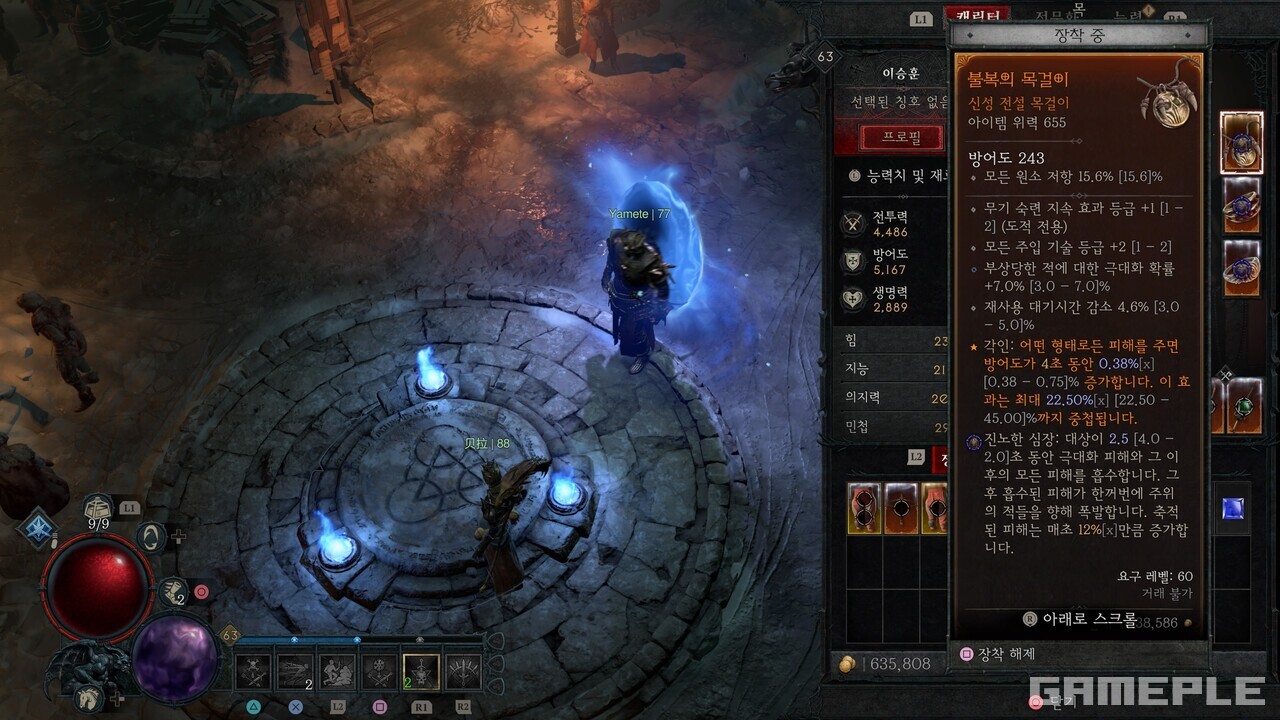The height and width of the screenshot is (720, 1280).
Task: Click the swirl icon beside the health orb
Action: [152, 537]
